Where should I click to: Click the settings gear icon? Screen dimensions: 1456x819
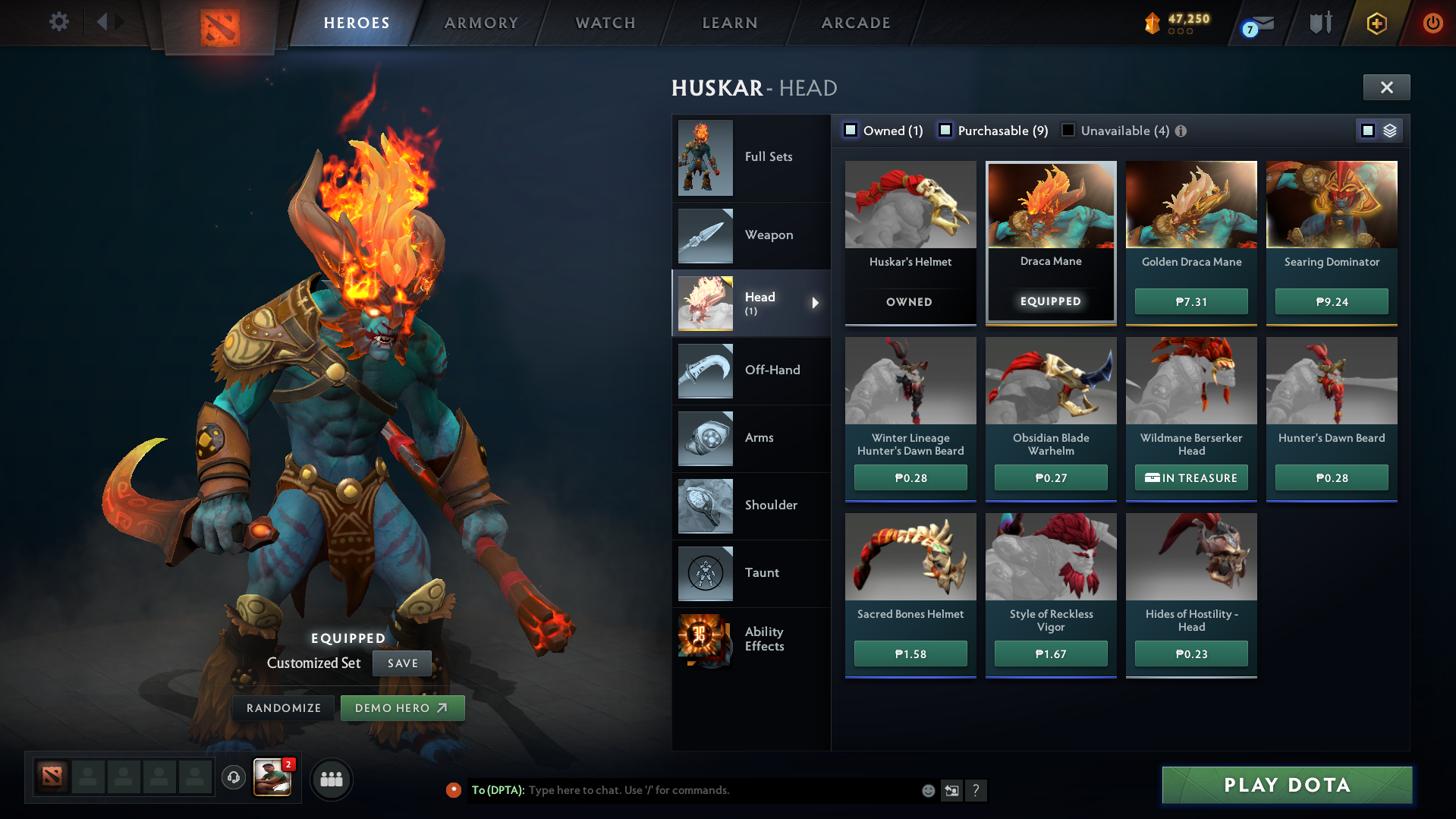pyautogui.click(x=58, y=23)
